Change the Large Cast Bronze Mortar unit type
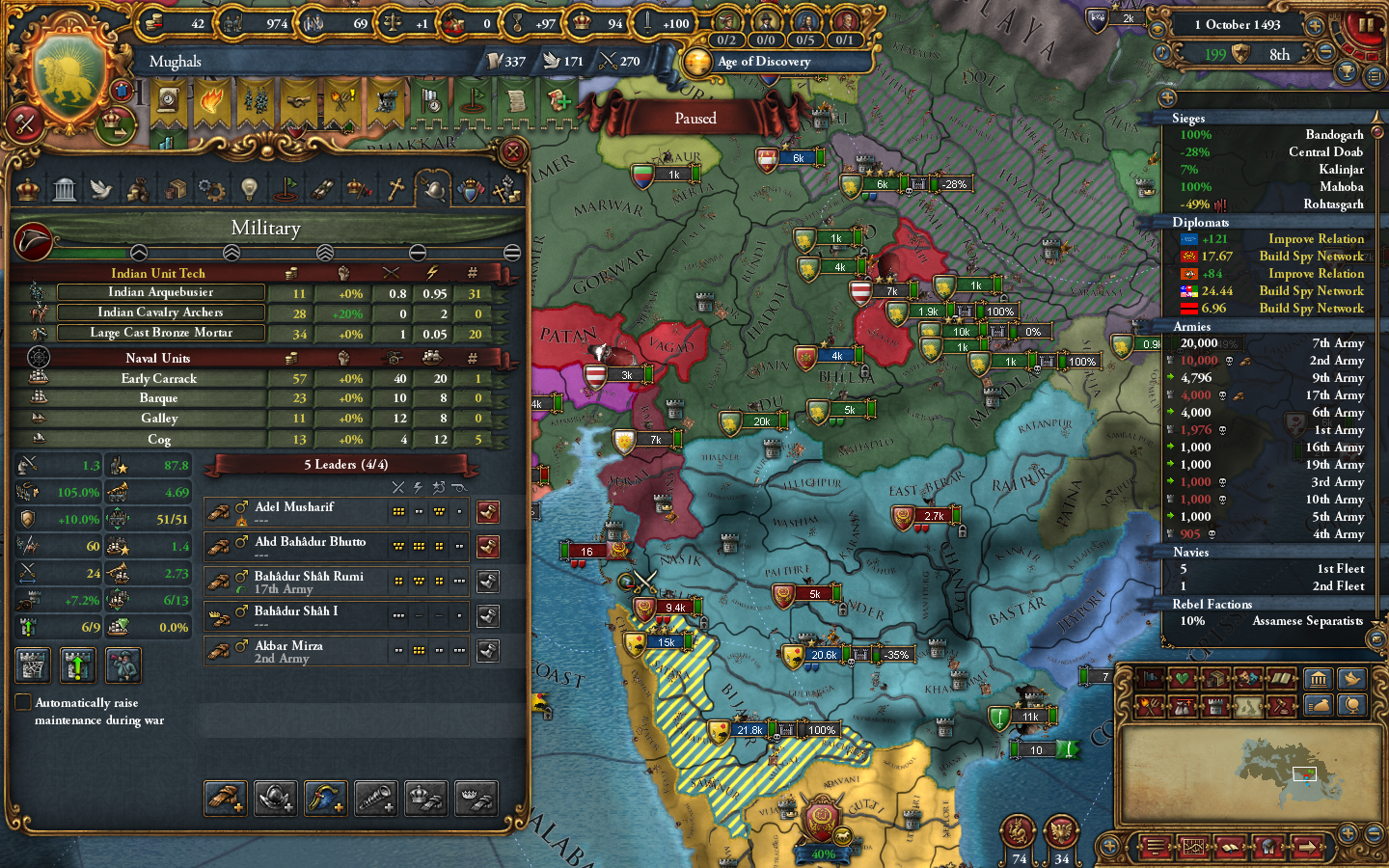The width and height of the screenshot is (1389, 868). coord(161,333)
